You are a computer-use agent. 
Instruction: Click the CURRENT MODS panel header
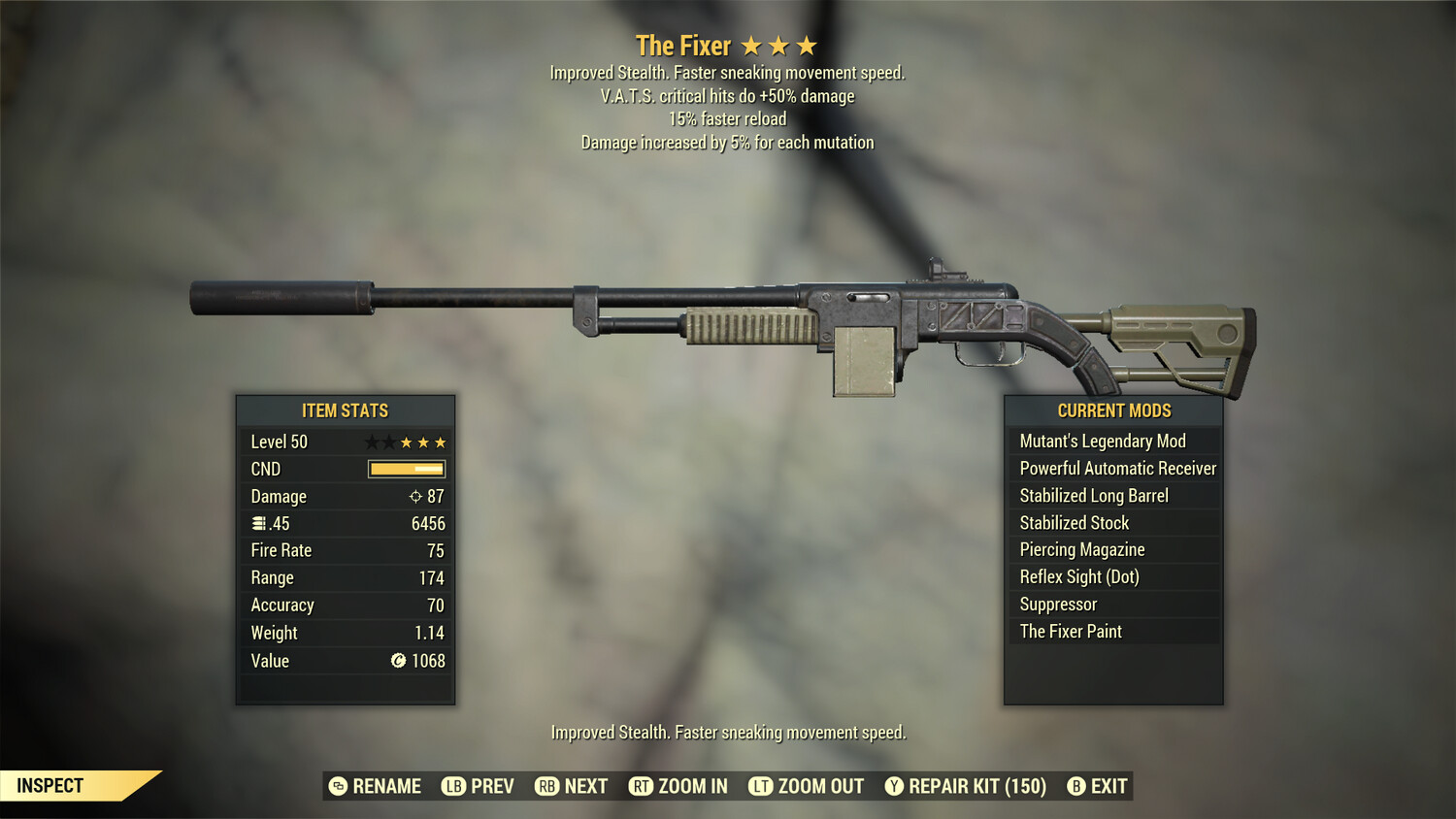tap(1112, 410)
